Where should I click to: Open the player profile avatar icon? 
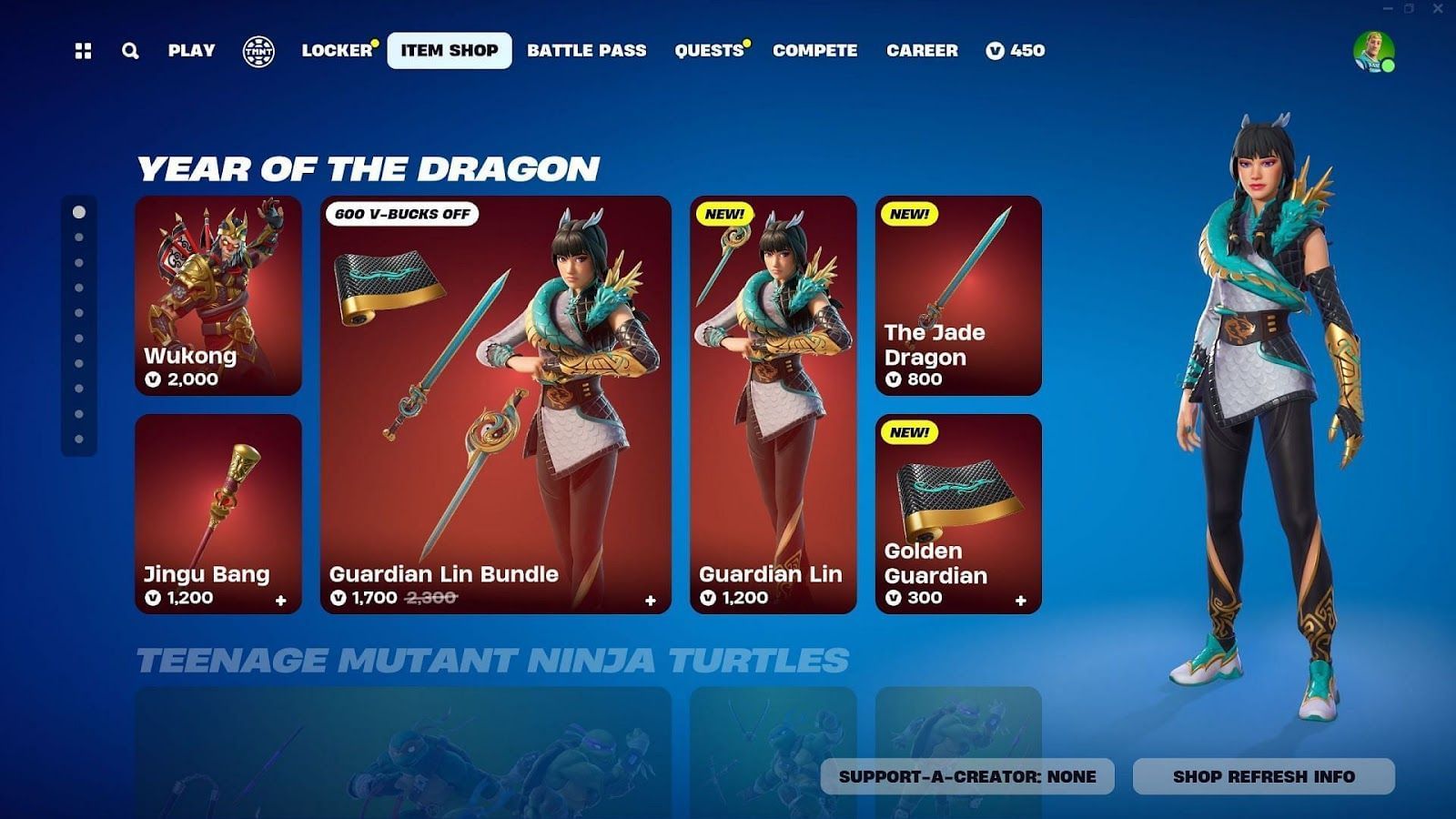(1377, 50)
